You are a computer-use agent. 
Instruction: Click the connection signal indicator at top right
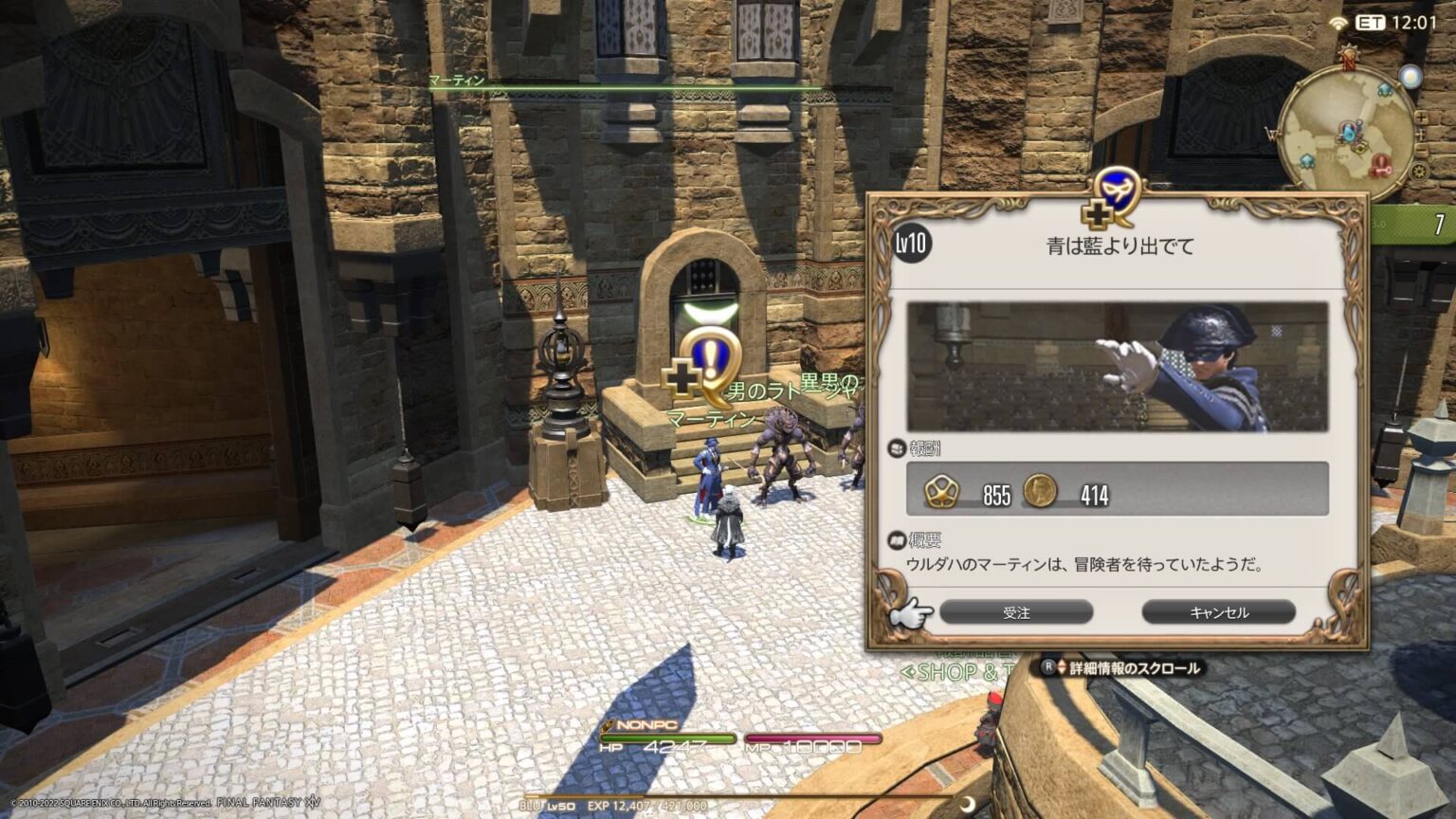(1338, 22)
